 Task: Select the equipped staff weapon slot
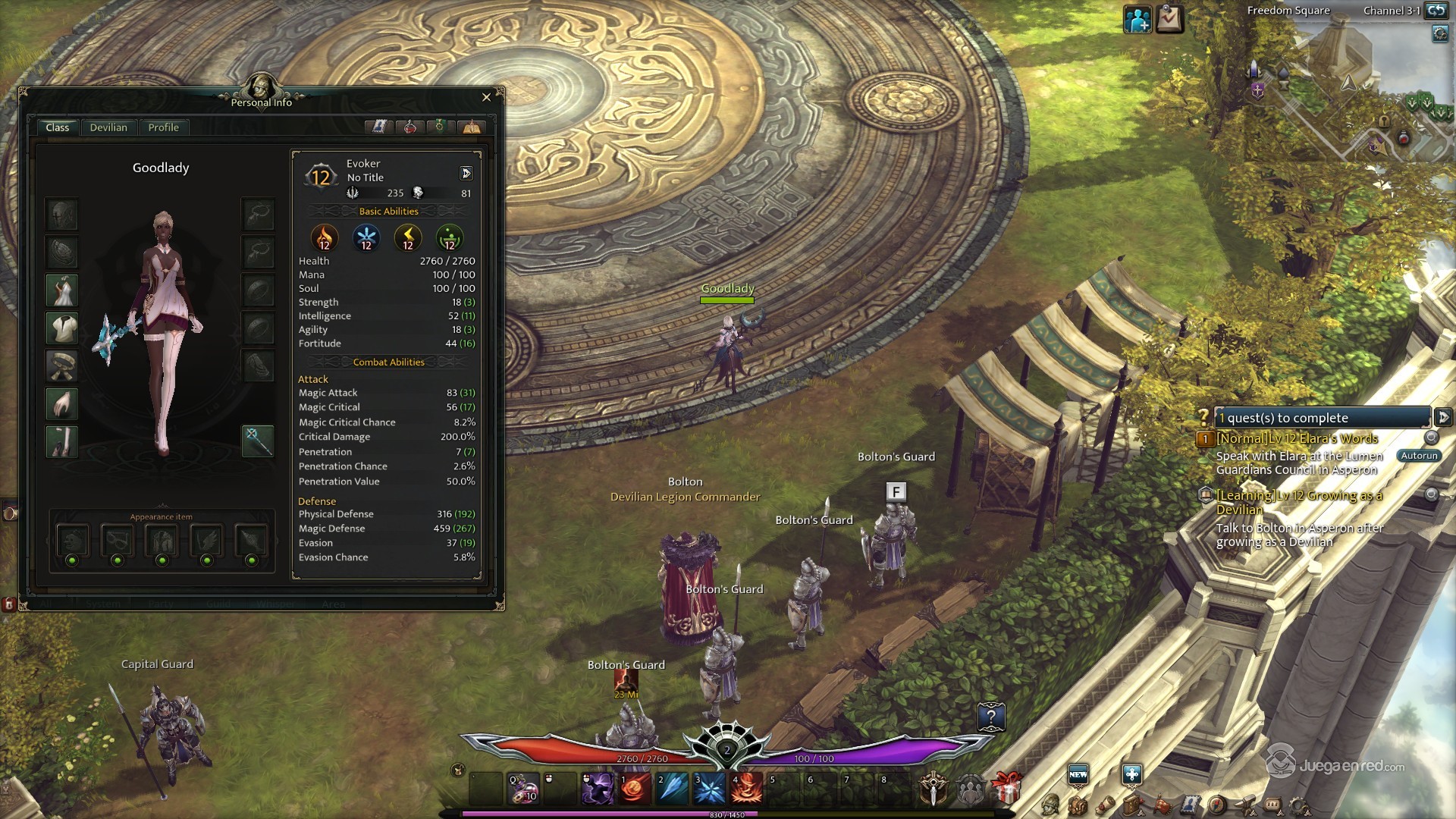(257, 441)
